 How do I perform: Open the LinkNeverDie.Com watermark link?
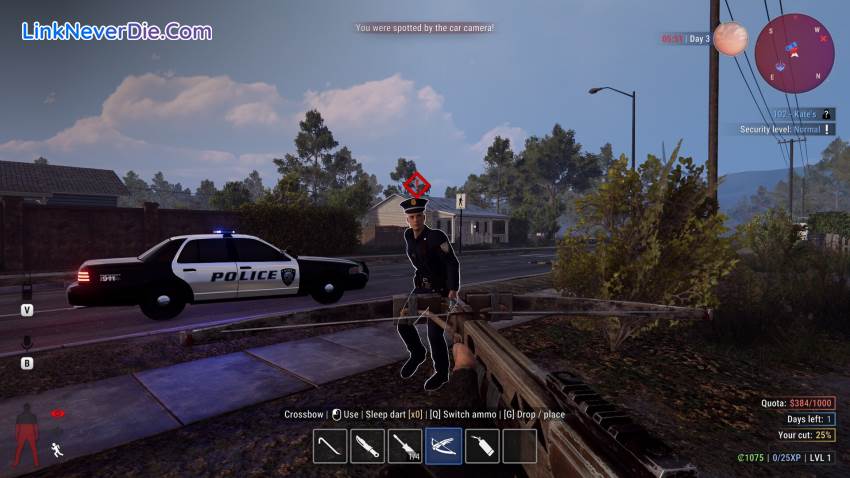[116, 31]
